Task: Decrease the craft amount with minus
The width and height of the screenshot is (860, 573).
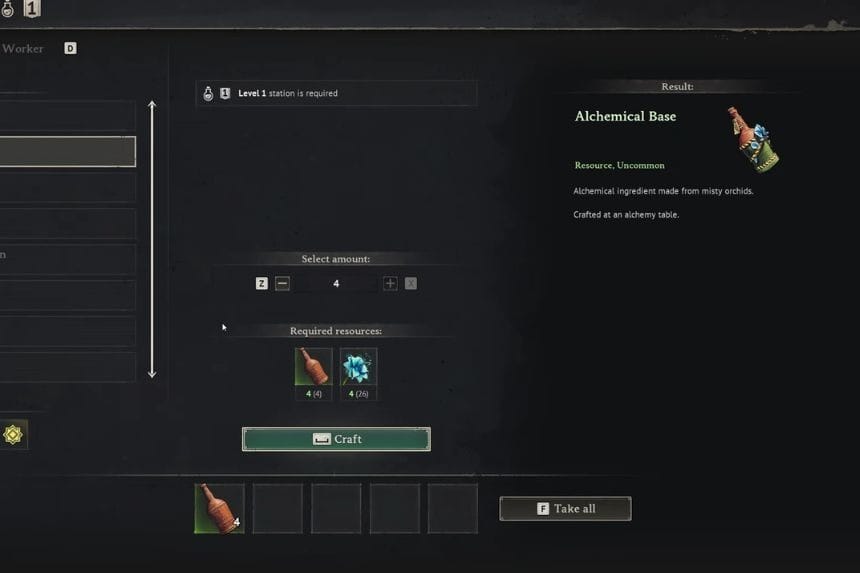Action: click(x=282, y=284)
